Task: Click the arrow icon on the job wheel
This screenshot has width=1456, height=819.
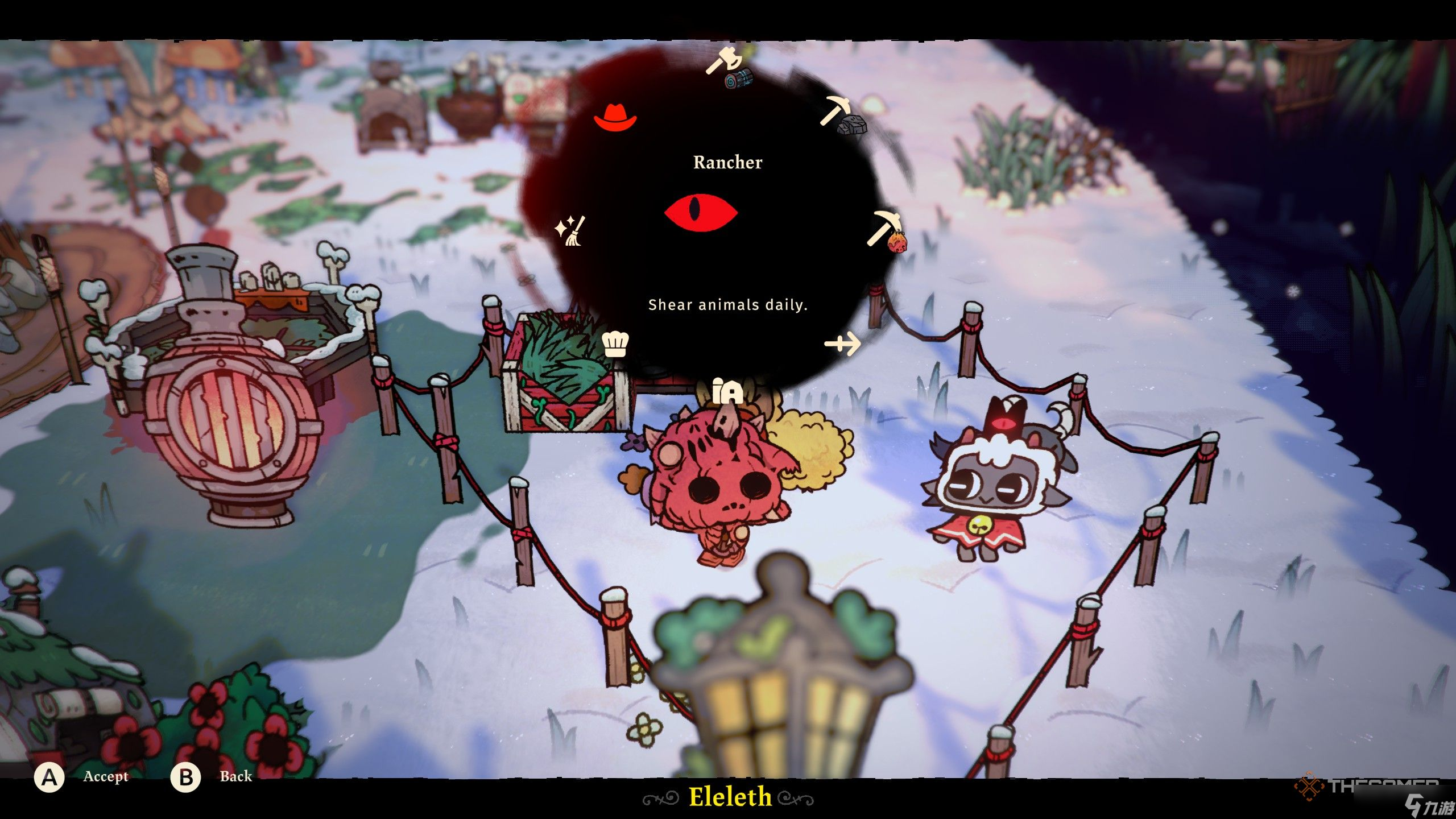Action: (x=842, y=344)
